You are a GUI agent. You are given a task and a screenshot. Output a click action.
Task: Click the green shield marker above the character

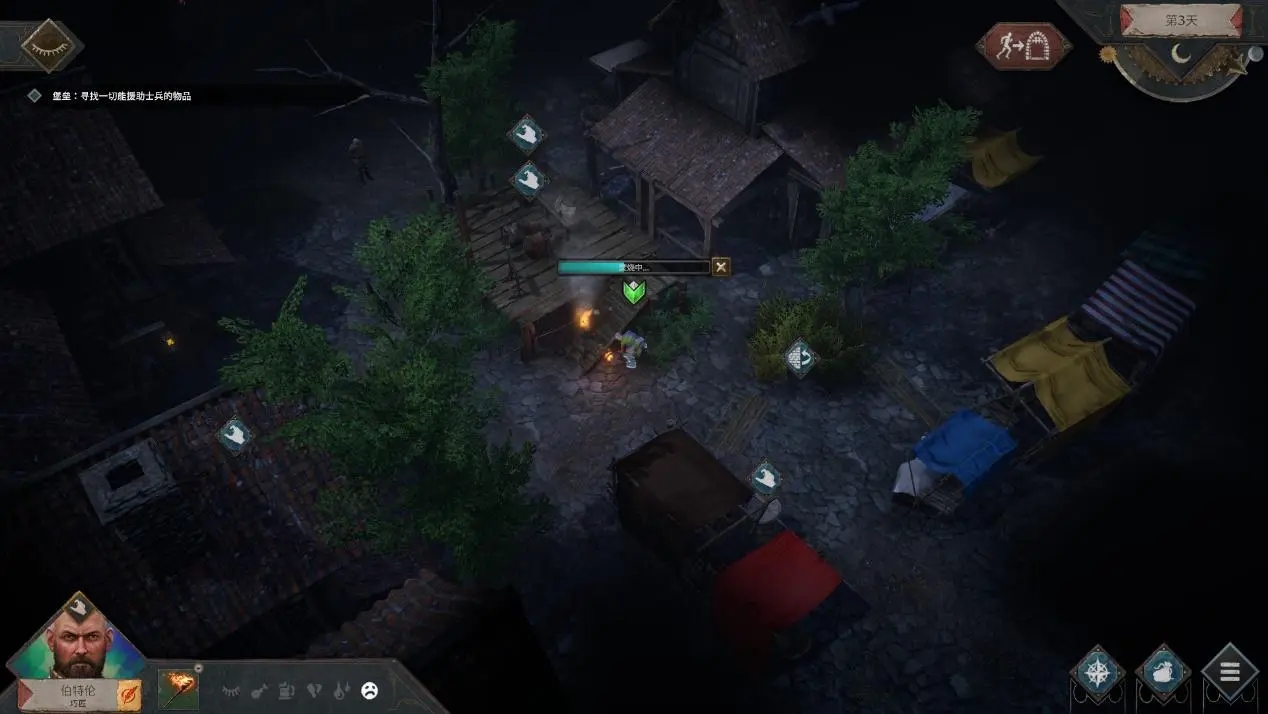point(634,292)
